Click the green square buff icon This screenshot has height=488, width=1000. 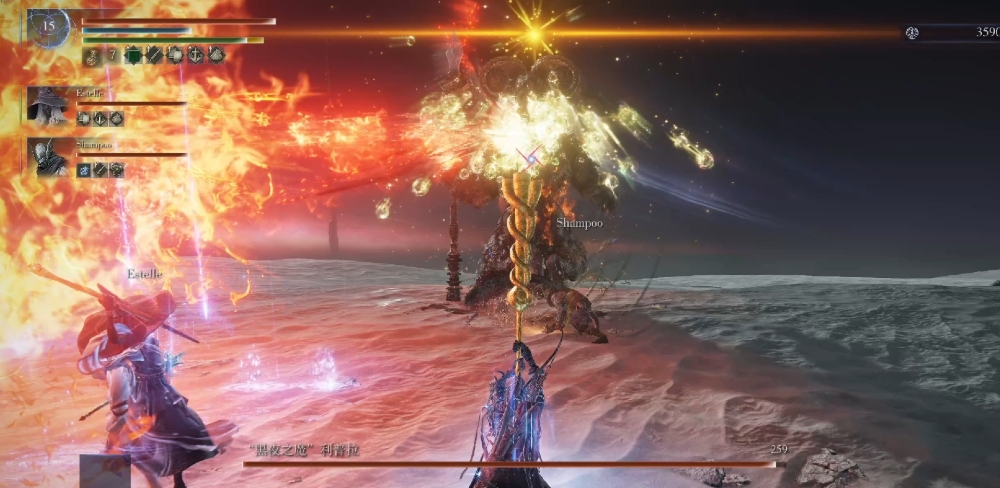pyautogui.click(x=131, y=56)
